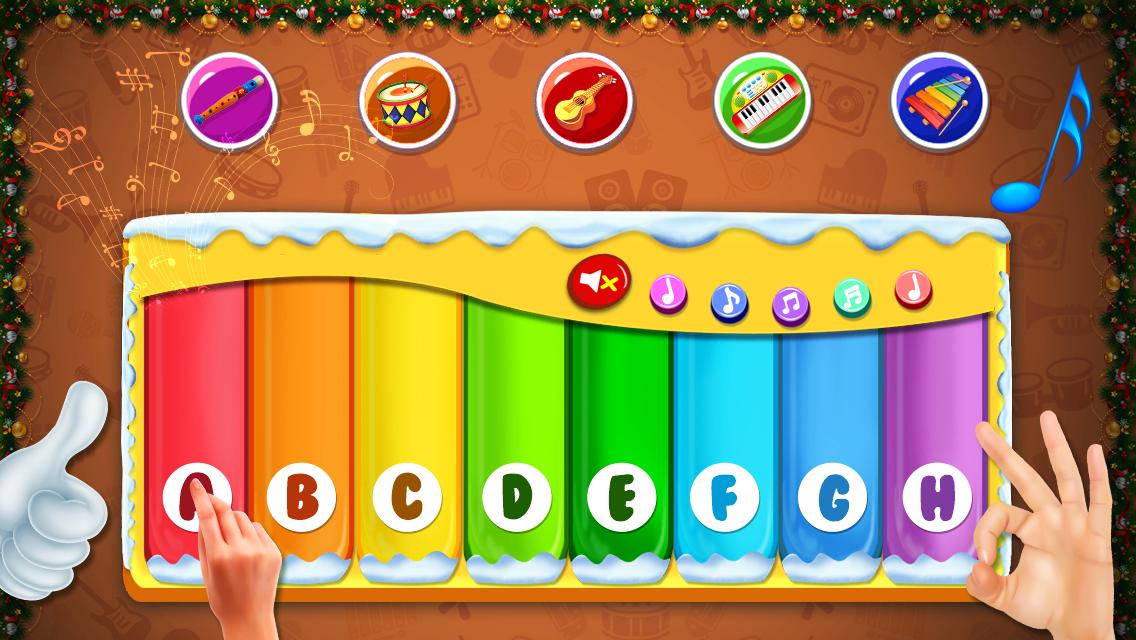Select the xylophone instrument button
Viewport: 1136px width, 640px height.
pyautogui.click(x=939, y=100)
